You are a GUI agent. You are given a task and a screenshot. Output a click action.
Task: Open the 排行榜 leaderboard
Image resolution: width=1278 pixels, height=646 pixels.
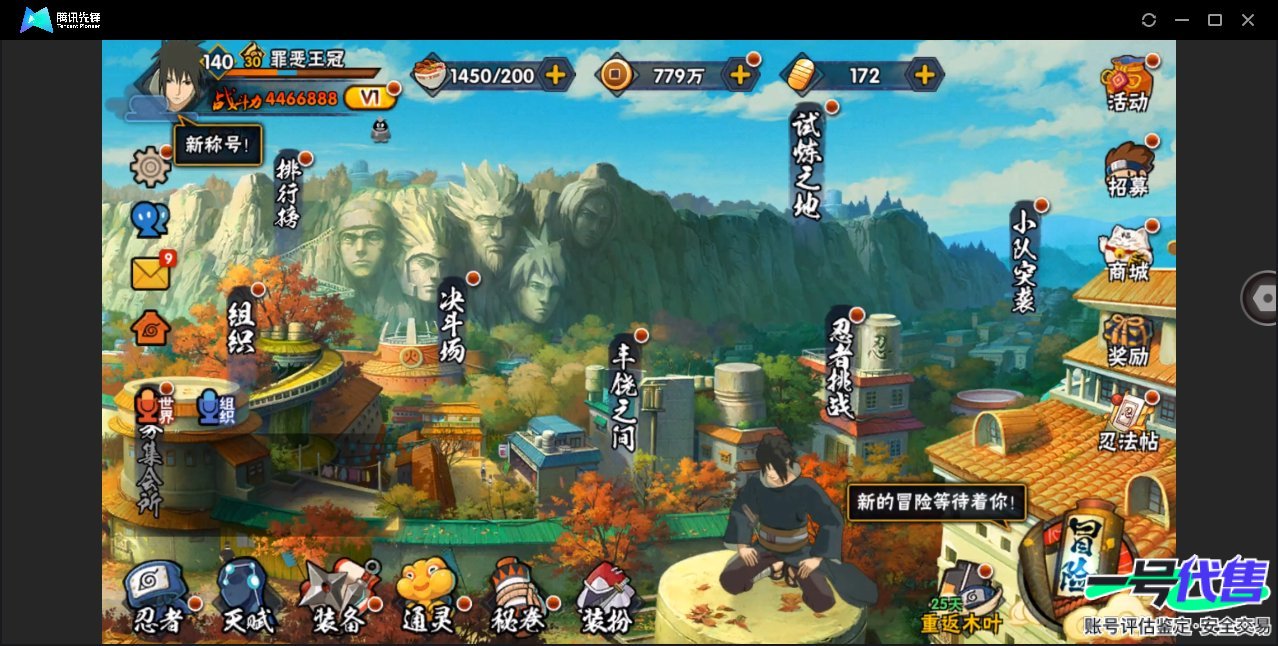coord(288,194)
